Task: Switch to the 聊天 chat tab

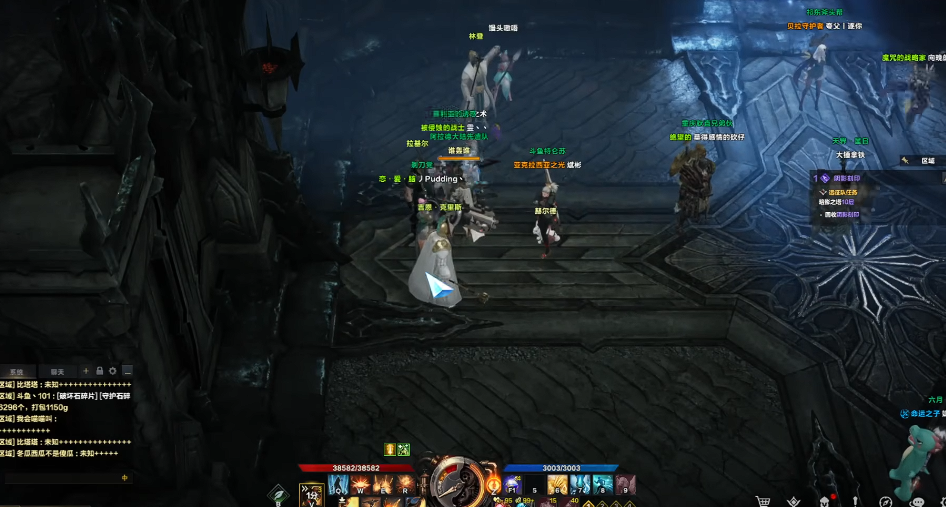Action: click(x=57, y=370)
